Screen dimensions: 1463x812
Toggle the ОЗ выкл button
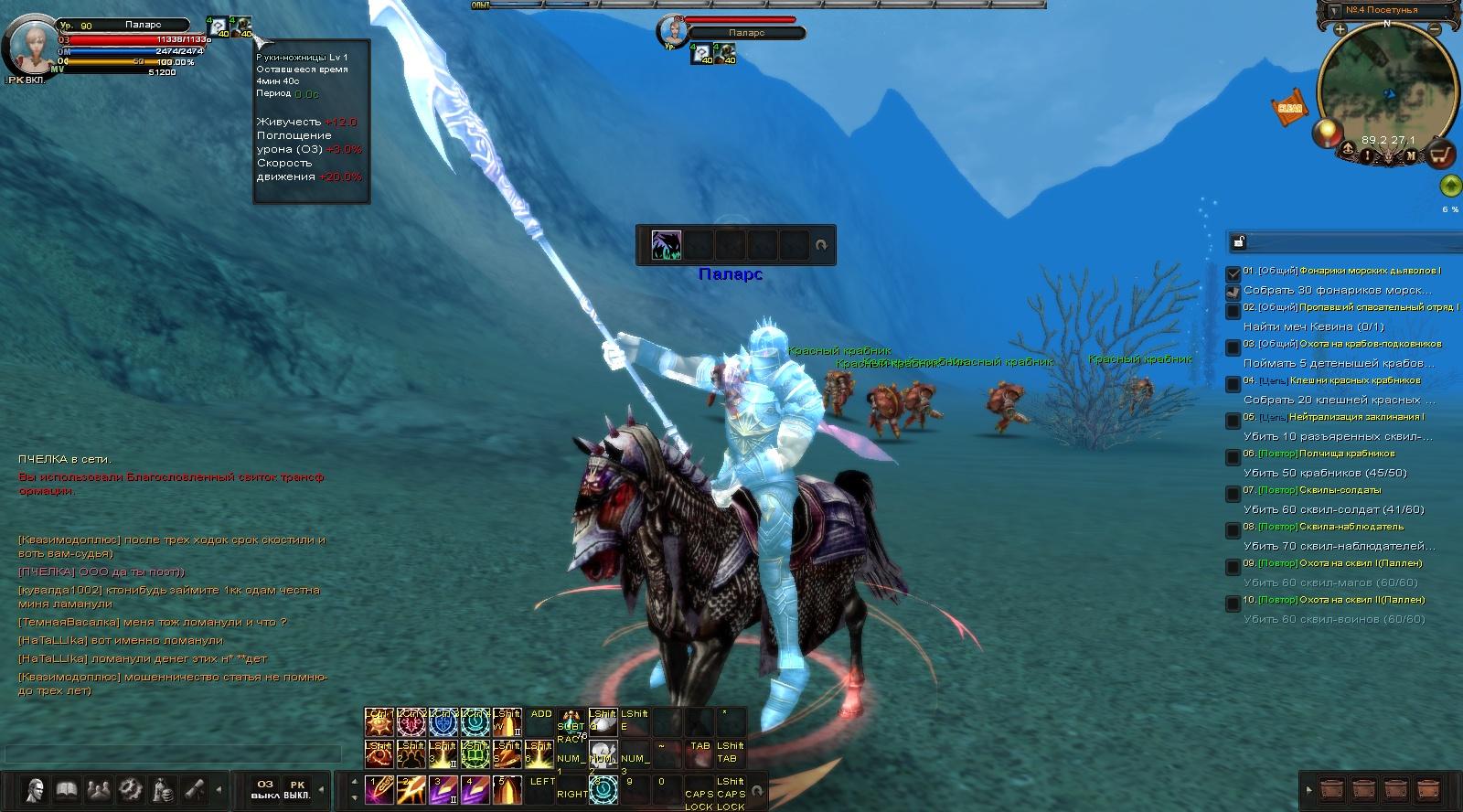coord(265,789)
